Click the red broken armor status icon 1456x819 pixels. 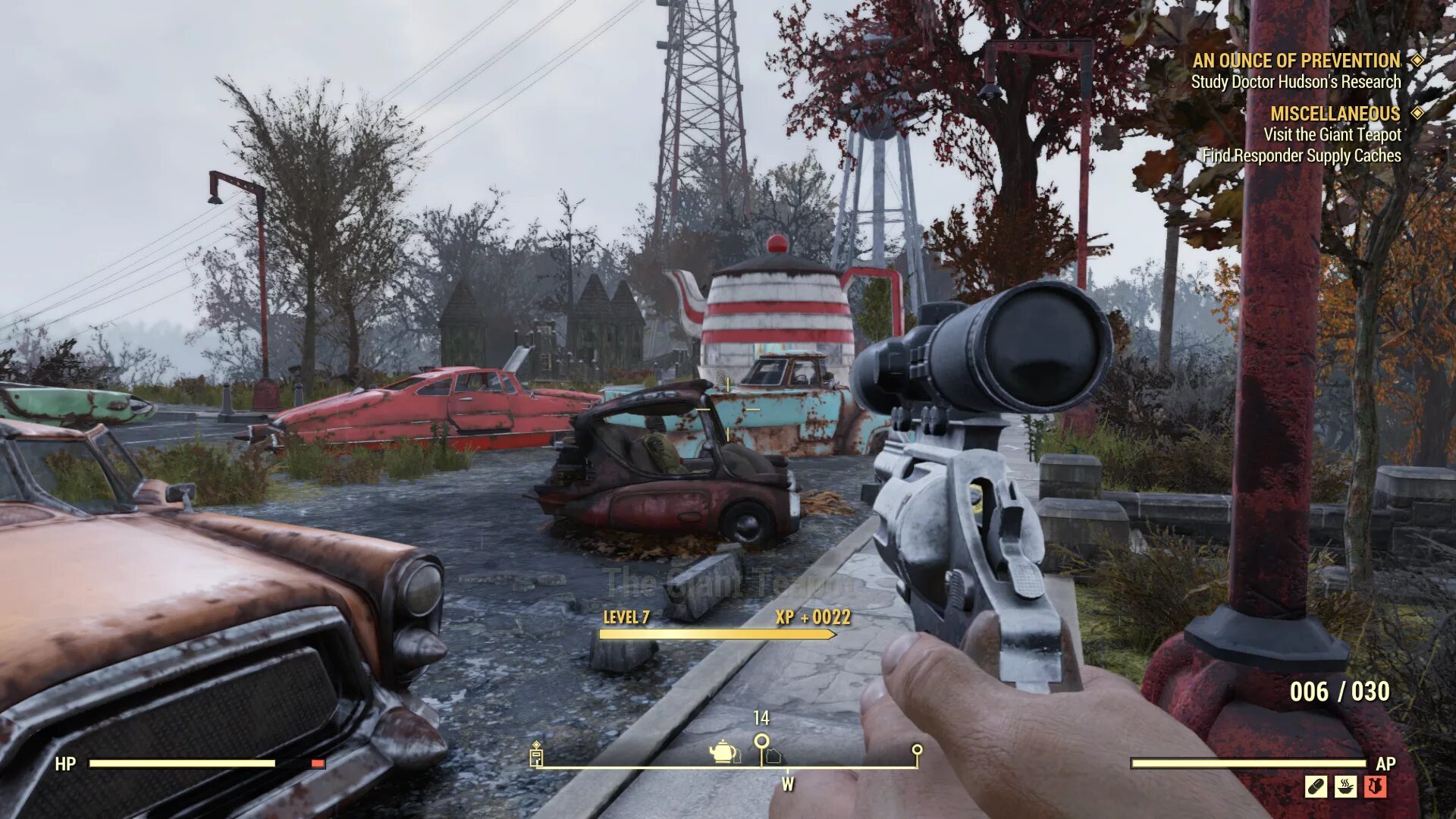[1375, 786]
